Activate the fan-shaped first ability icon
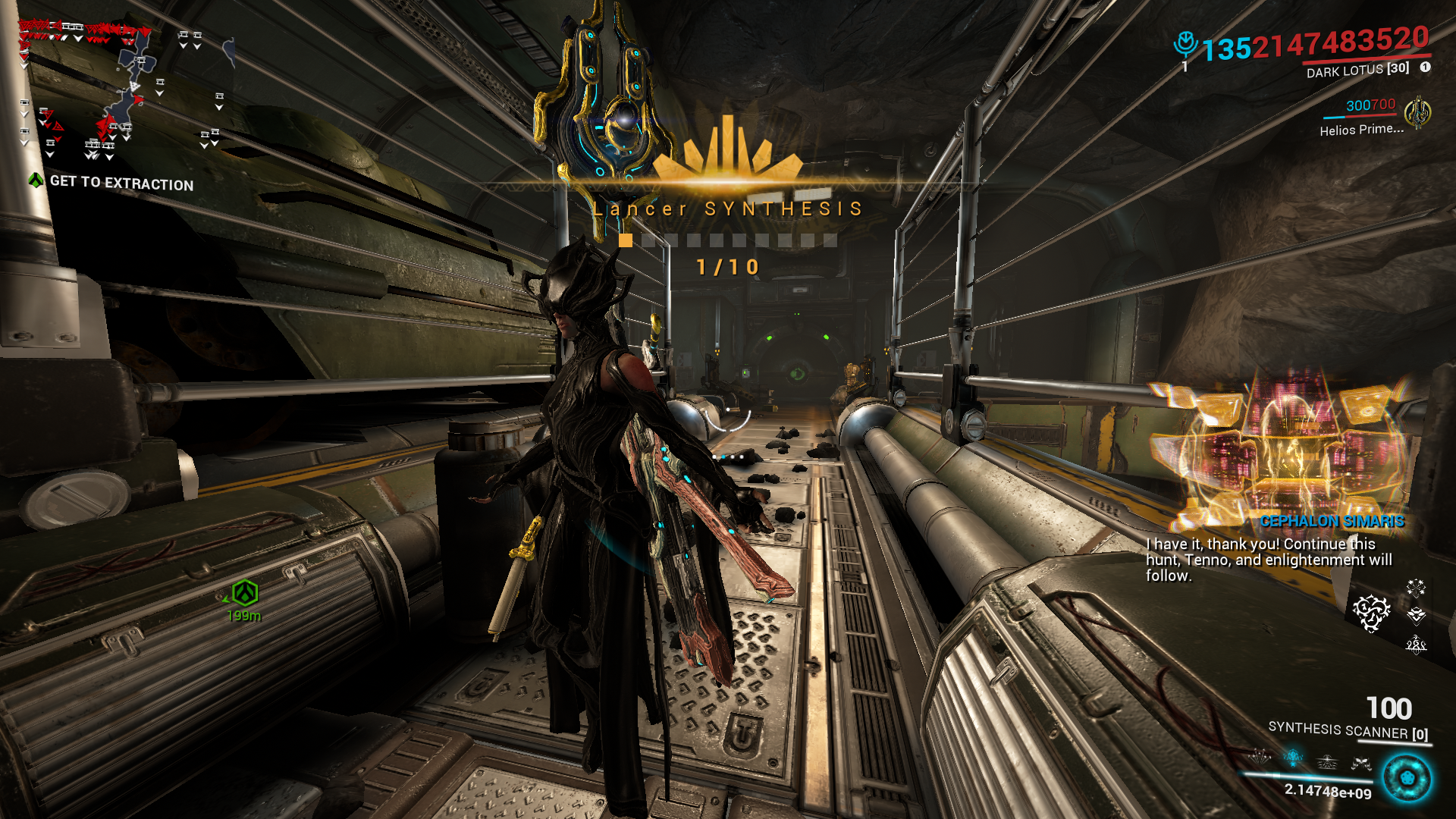The width and height of the screenshot is (1456, 819). 1260,756
